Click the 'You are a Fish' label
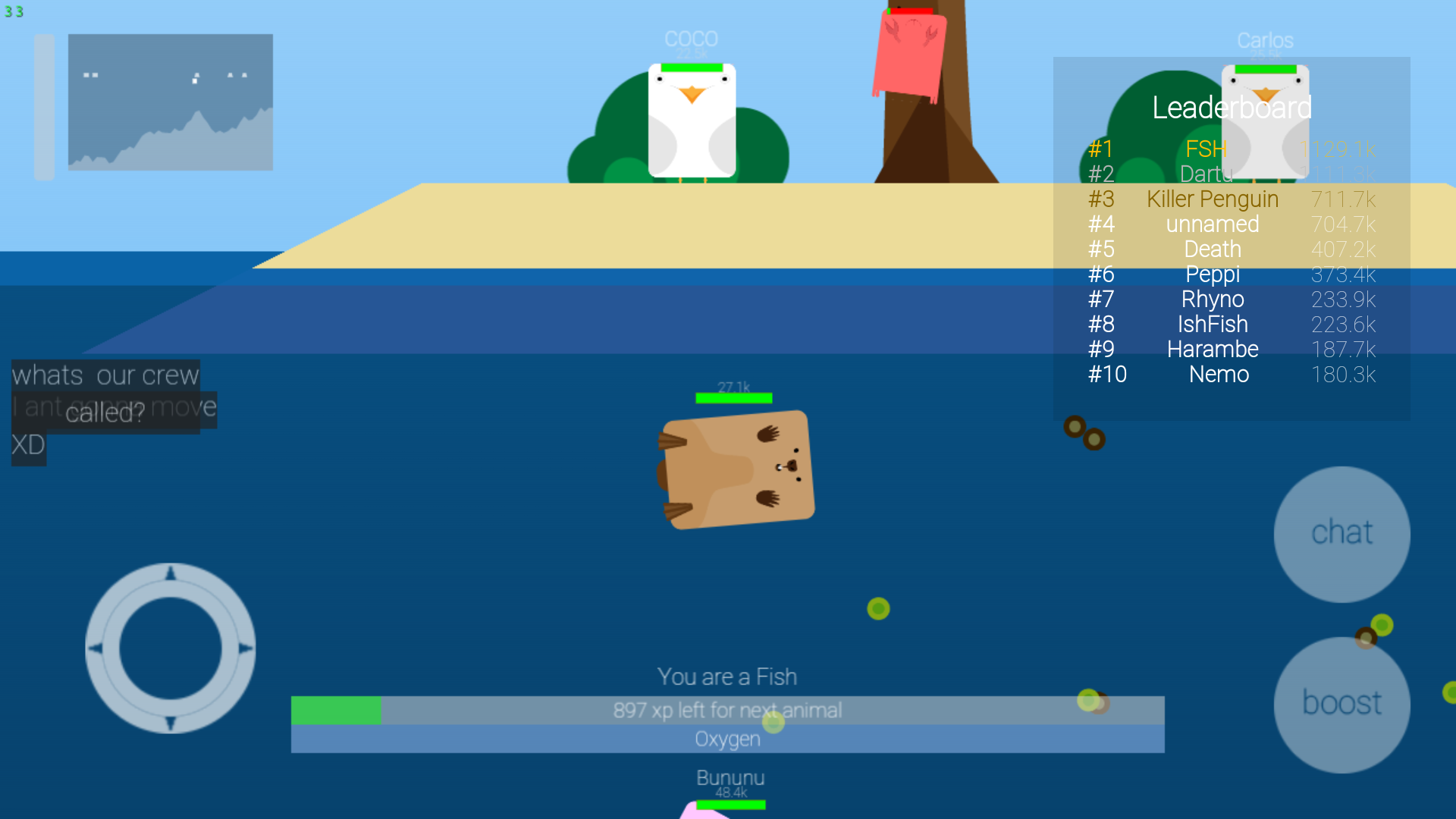The image size is (1456, 819). [x=726, y=676]
